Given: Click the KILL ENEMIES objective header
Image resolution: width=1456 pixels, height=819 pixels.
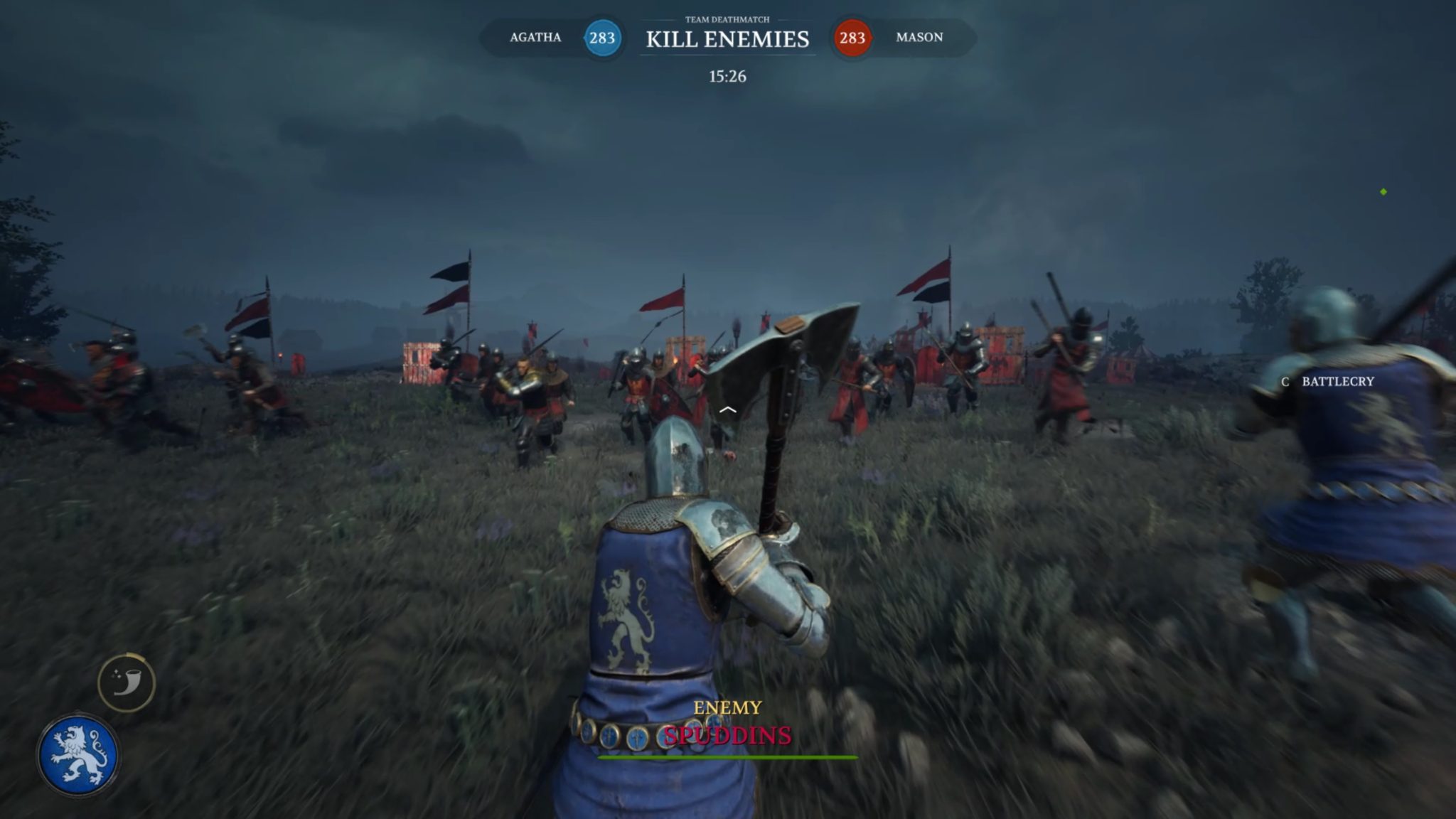Looking at the screenshot, I should (727, 41).
